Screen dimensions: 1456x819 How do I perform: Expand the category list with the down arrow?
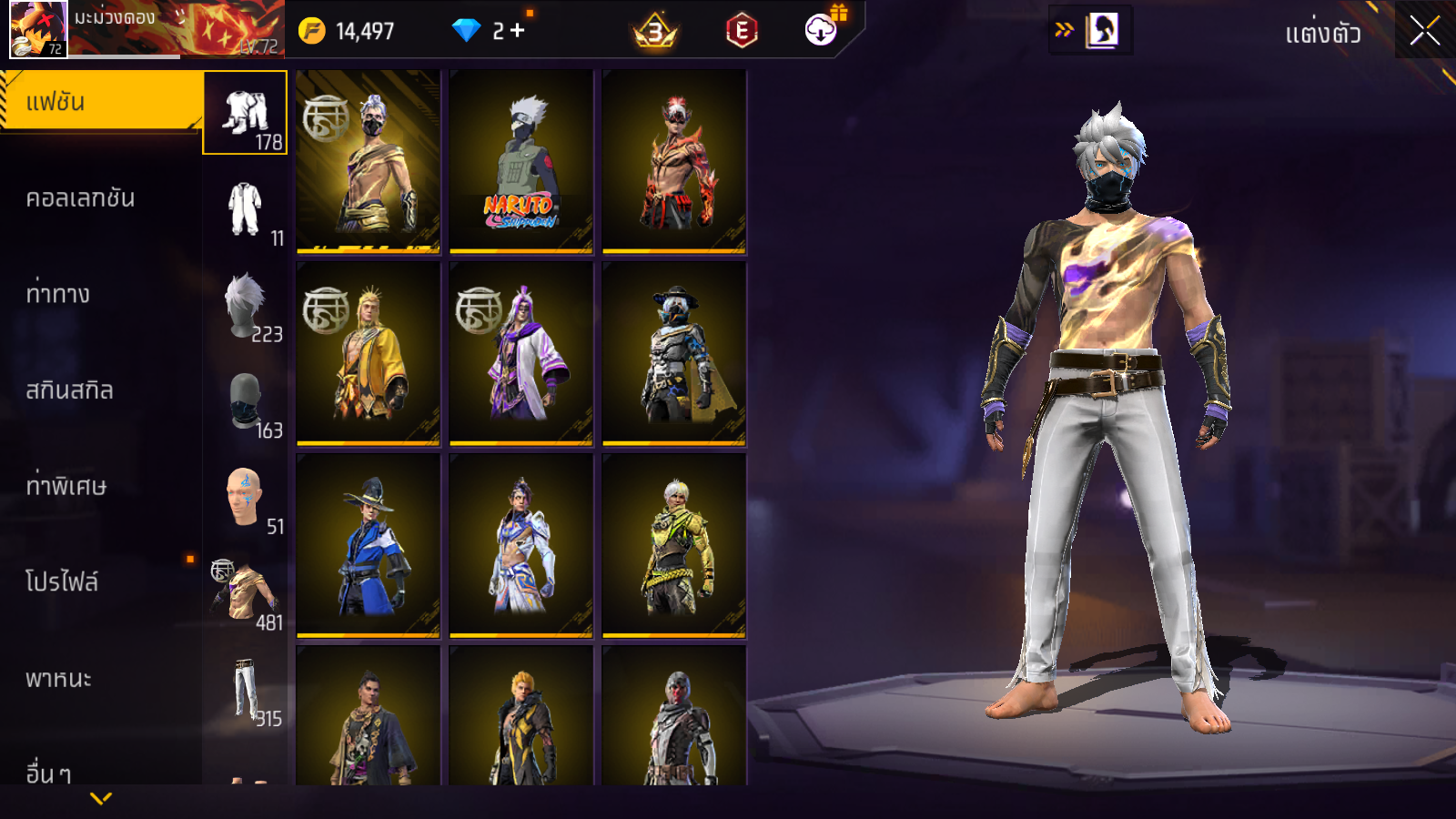click(101, 798)
